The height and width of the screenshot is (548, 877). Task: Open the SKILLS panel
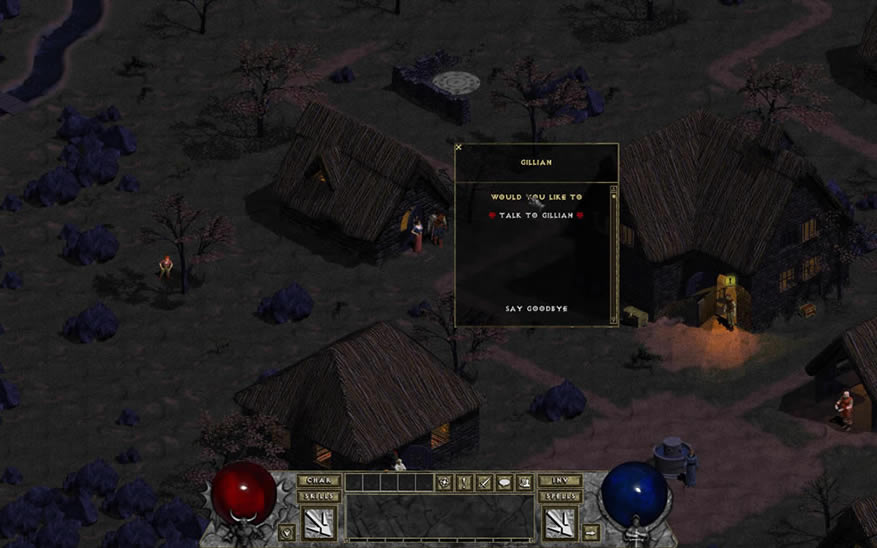click(320, 496)
